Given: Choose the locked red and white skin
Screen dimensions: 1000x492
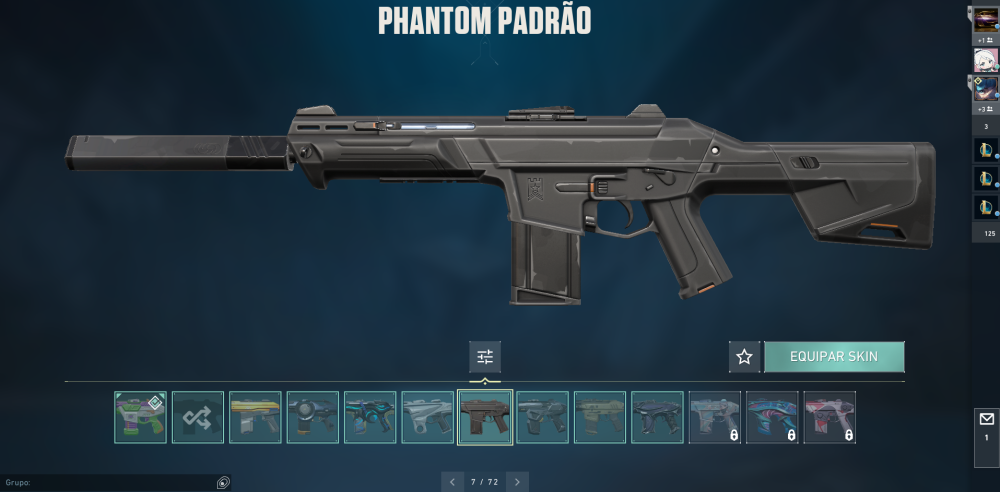Looking at the screenshot, I should [830, 417].
